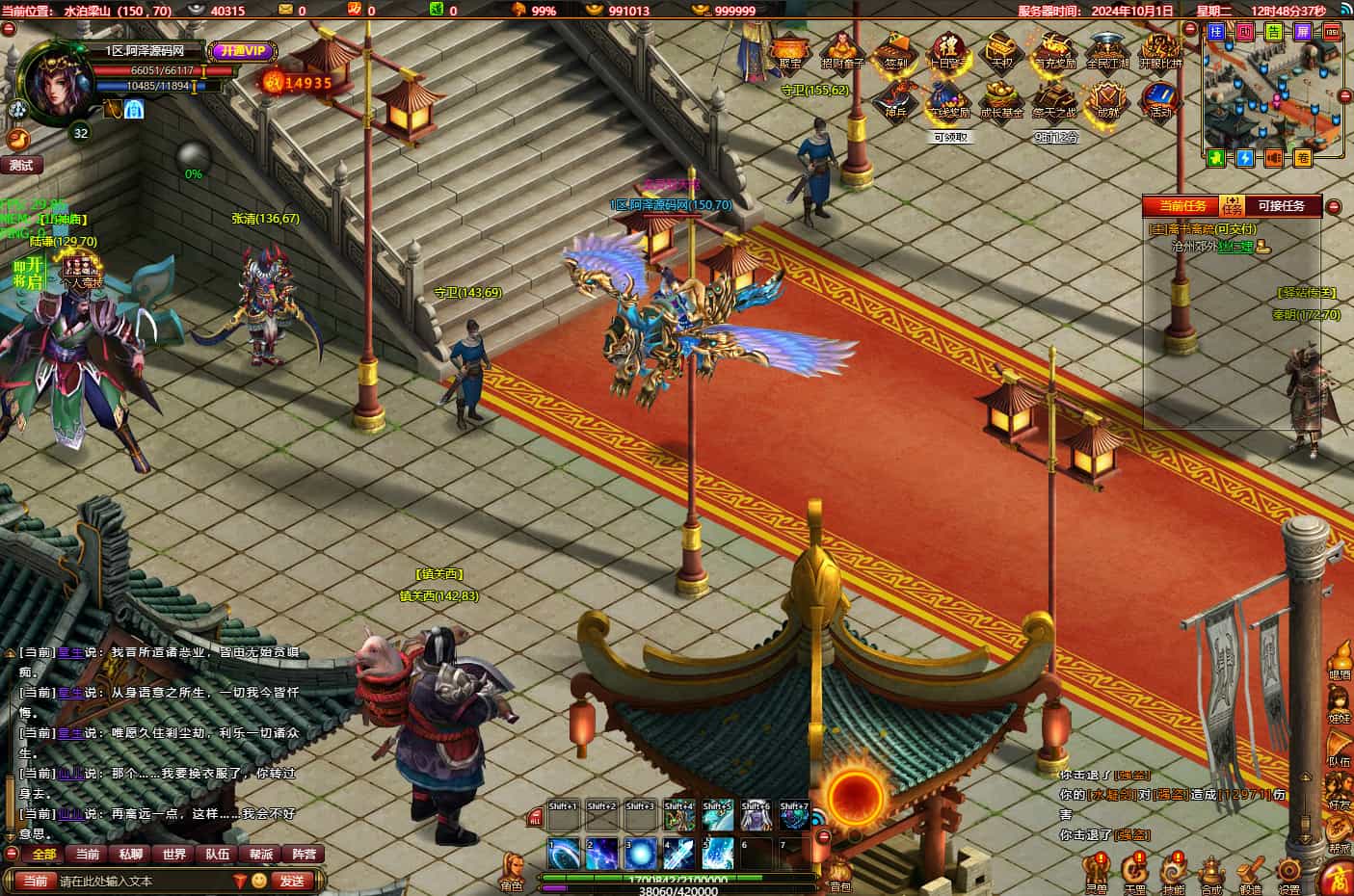Click the 开通VIP button
This screenshot has width=1354, height=896.
tap(242, 51)
